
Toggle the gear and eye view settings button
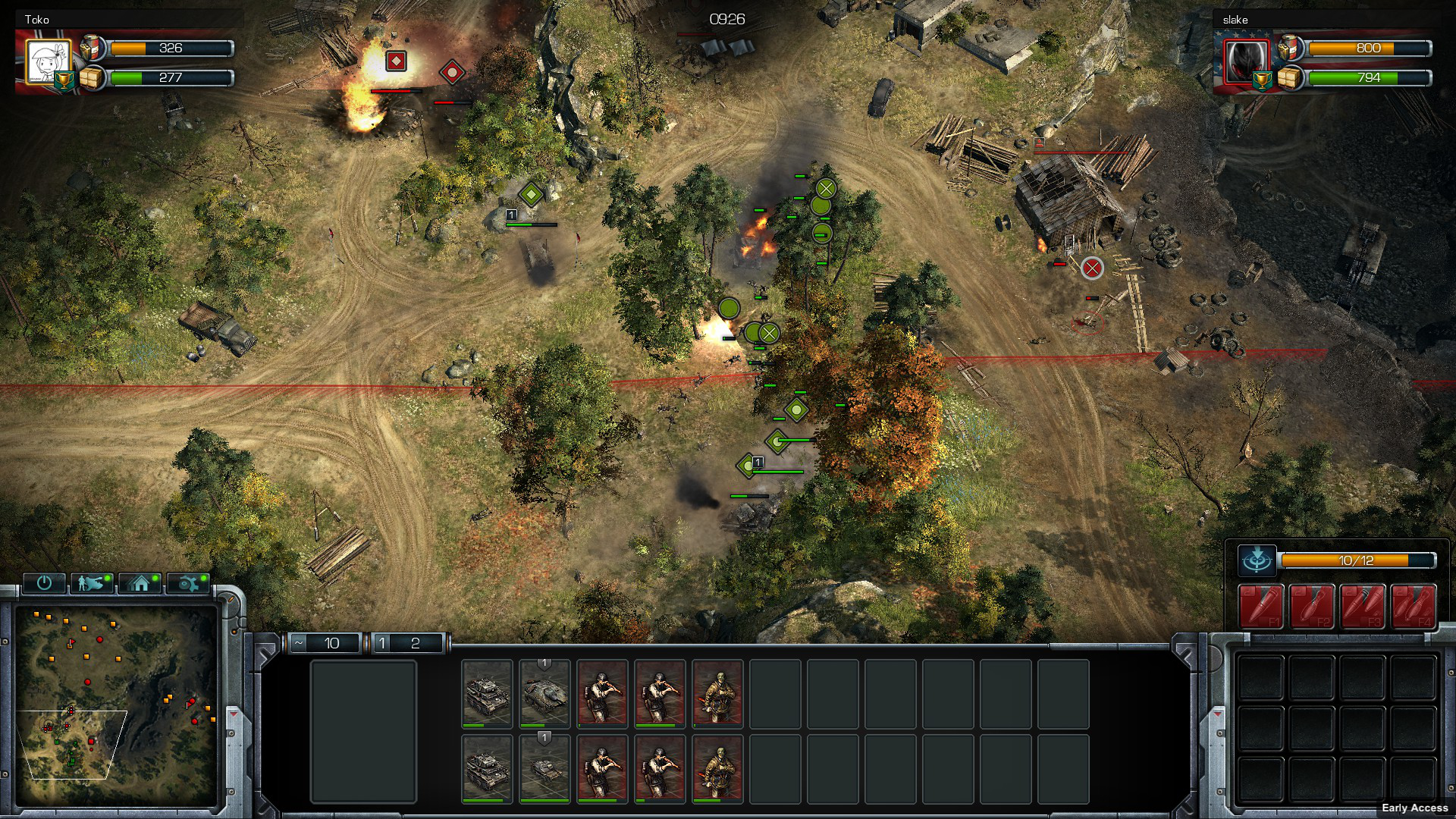click(188, 582)
